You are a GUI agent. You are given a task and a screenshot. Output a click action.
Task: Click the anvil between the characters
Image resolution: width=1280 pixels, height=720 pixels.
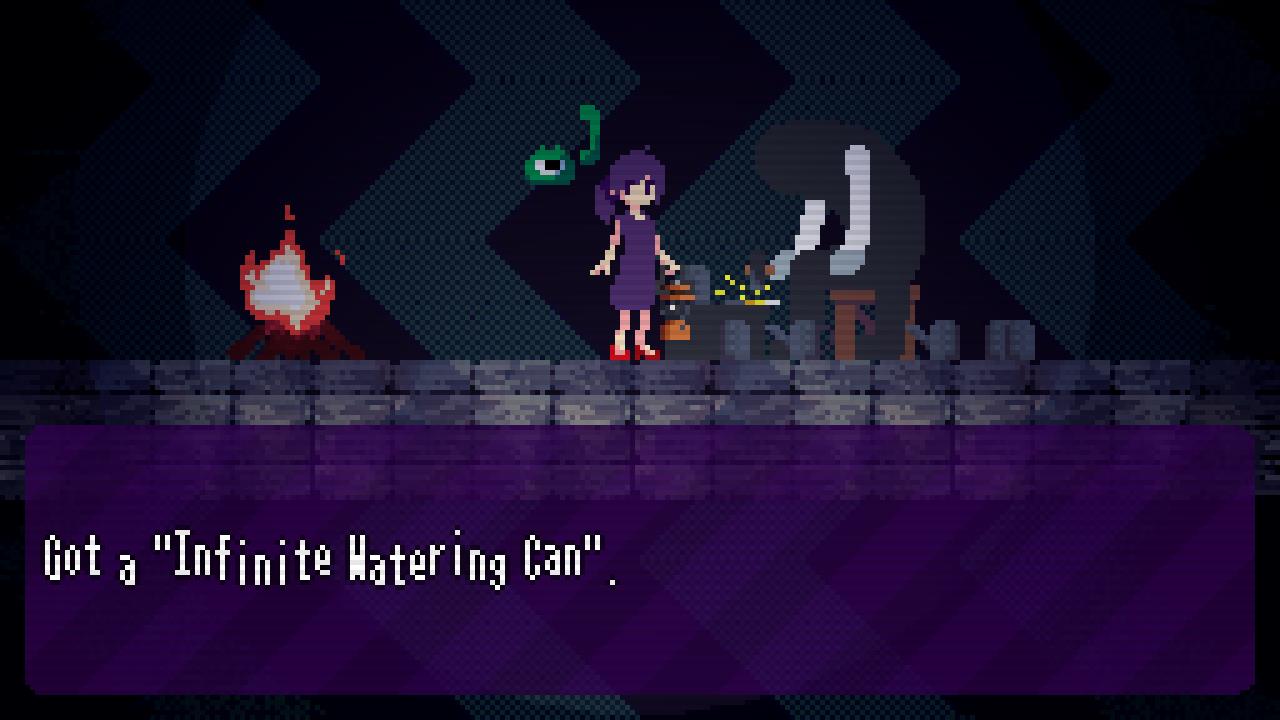click(x=740, y=322)
